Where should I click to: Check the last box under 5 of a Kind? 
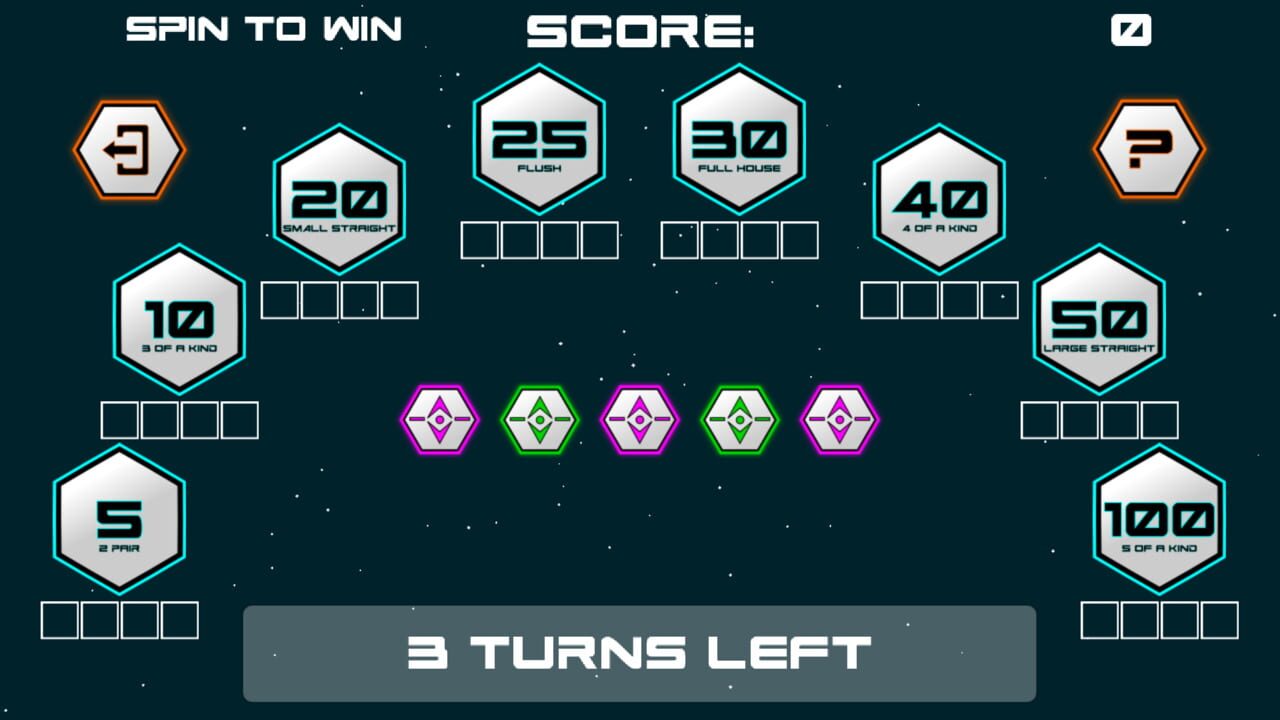[1217, 618]
